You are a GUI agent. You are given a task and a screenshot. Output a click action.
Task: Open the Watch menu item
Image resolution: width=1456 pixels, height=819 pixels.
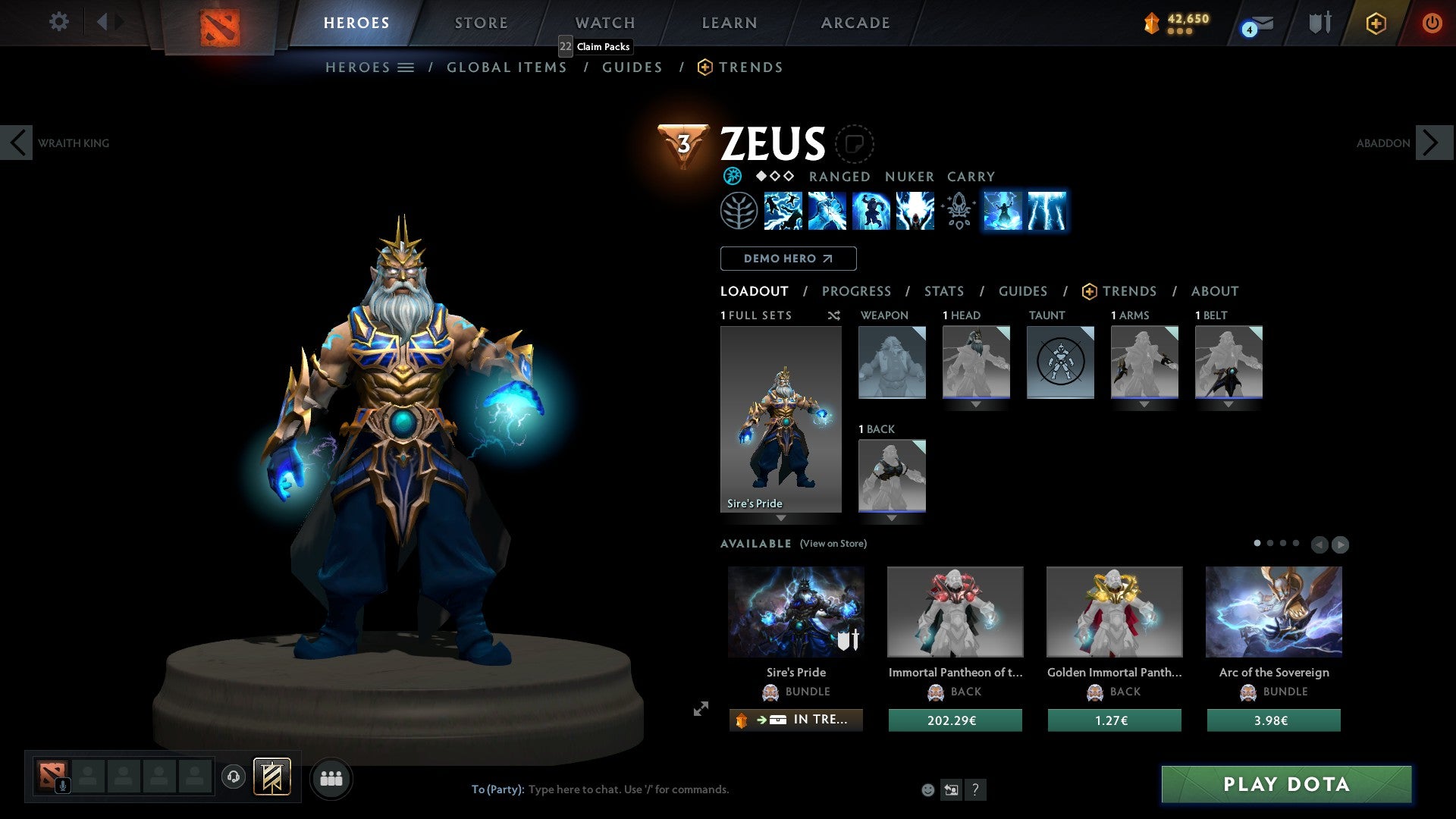tap(604, 23)
